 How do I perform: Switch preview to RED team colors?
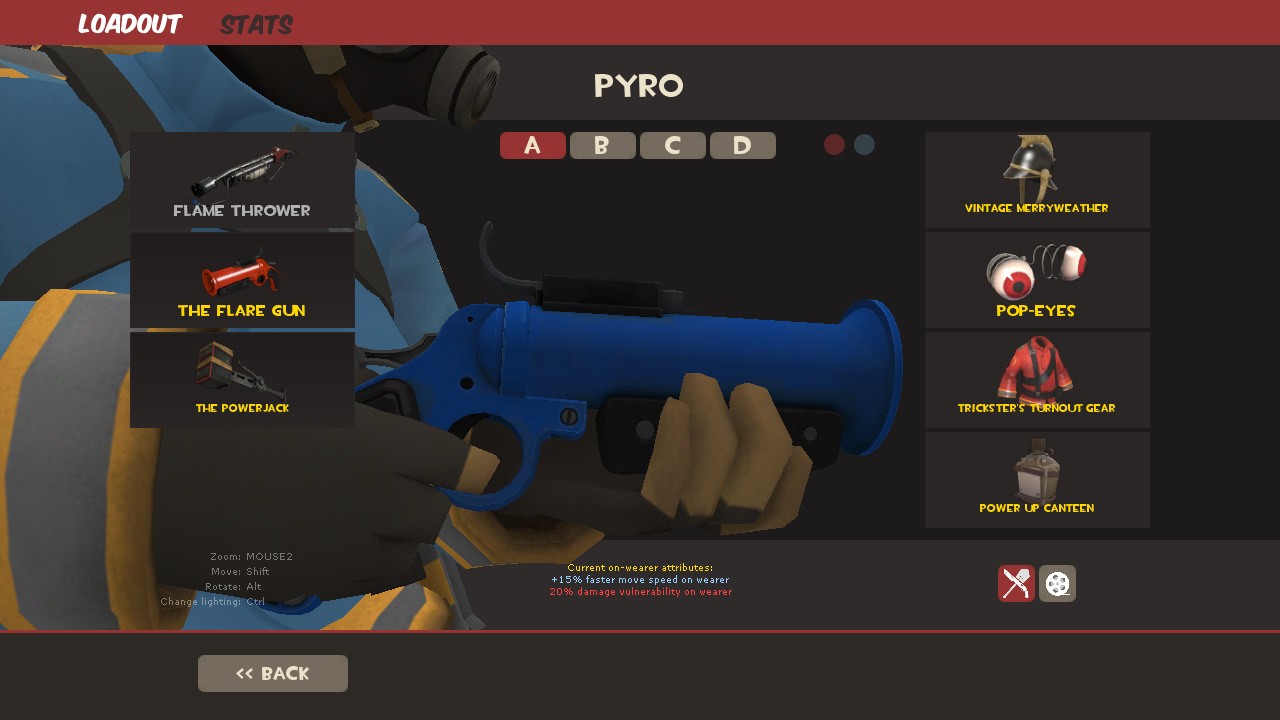(834, 144)
